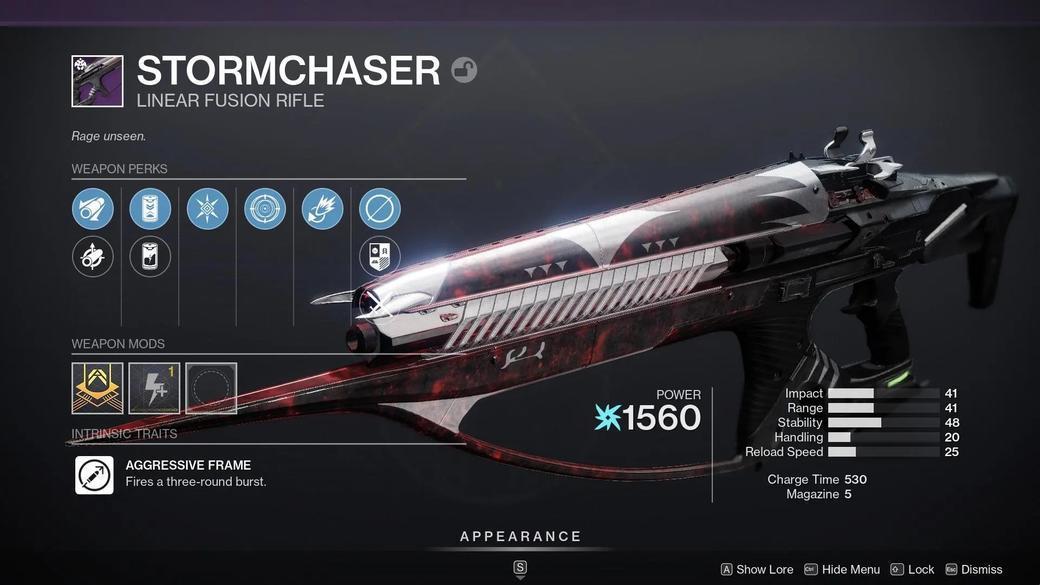Select the slashed circle tracker option
The image size is (1040, 585).
click(x=380, y=209)
